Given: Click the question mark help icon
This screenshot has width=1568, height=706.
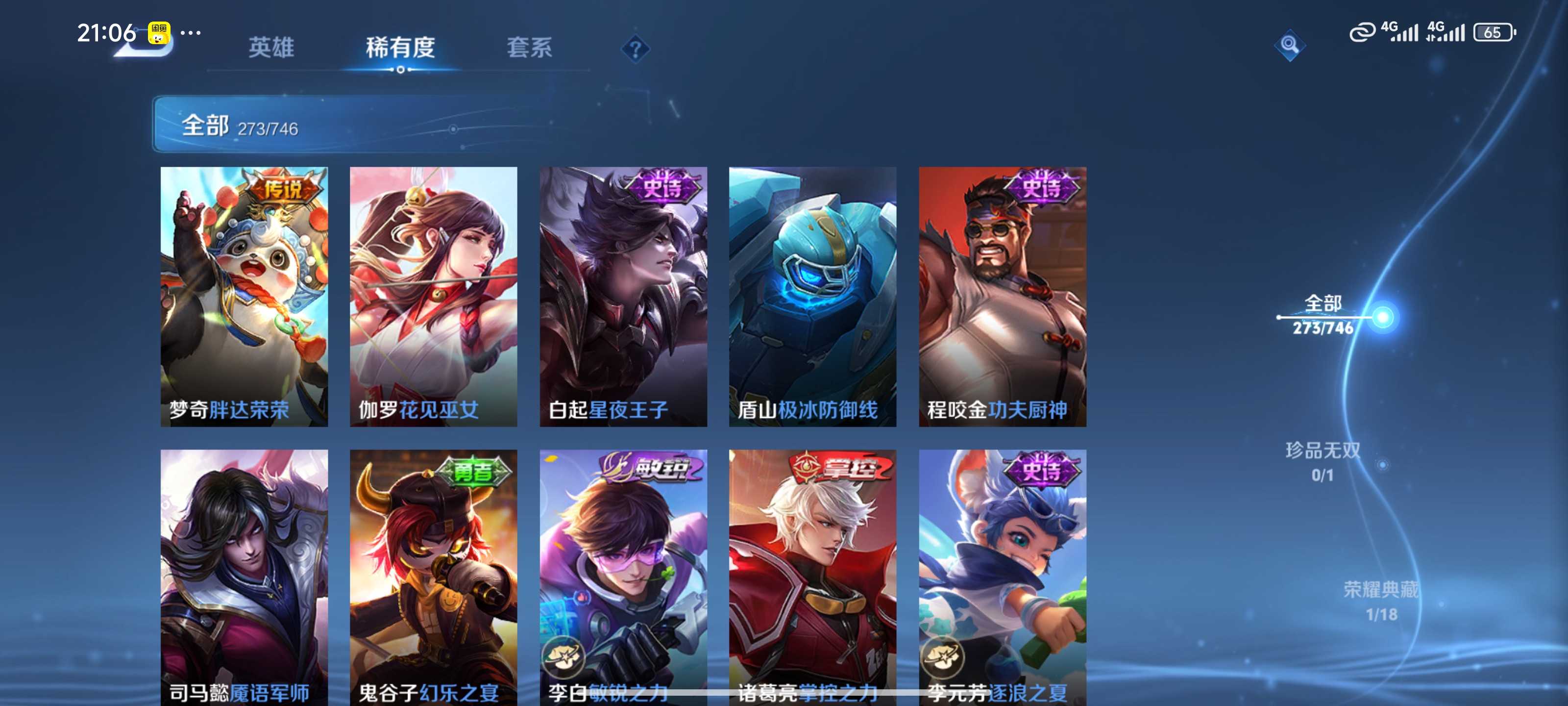Looking at the screenshot, I should (x=635, y=49).
